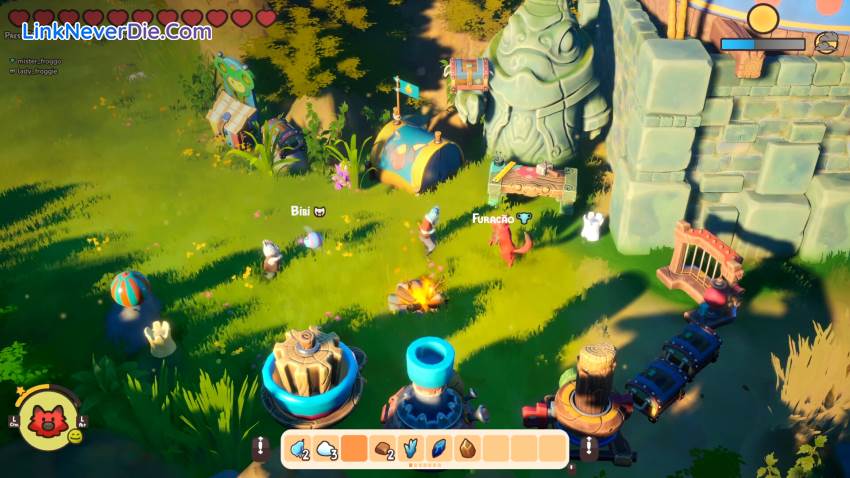
Task: Open the red cat character portrait
Action: tap(46, 421)
